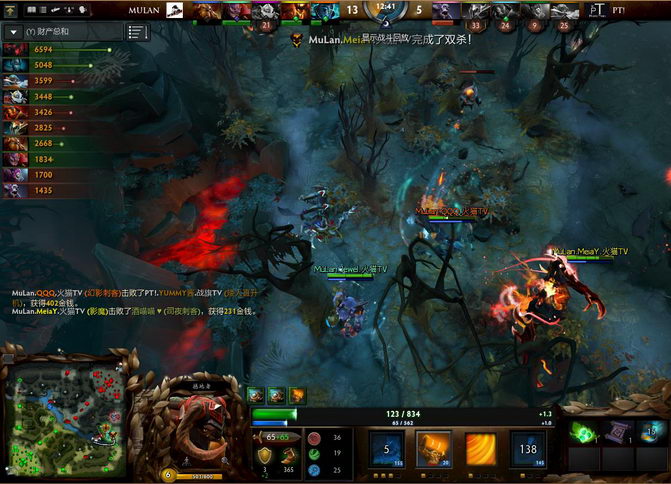Screen dimensions: 671x484
Task: Open the net worth stat dropdown
Action: pyautogui.click(x=15, y=32)
